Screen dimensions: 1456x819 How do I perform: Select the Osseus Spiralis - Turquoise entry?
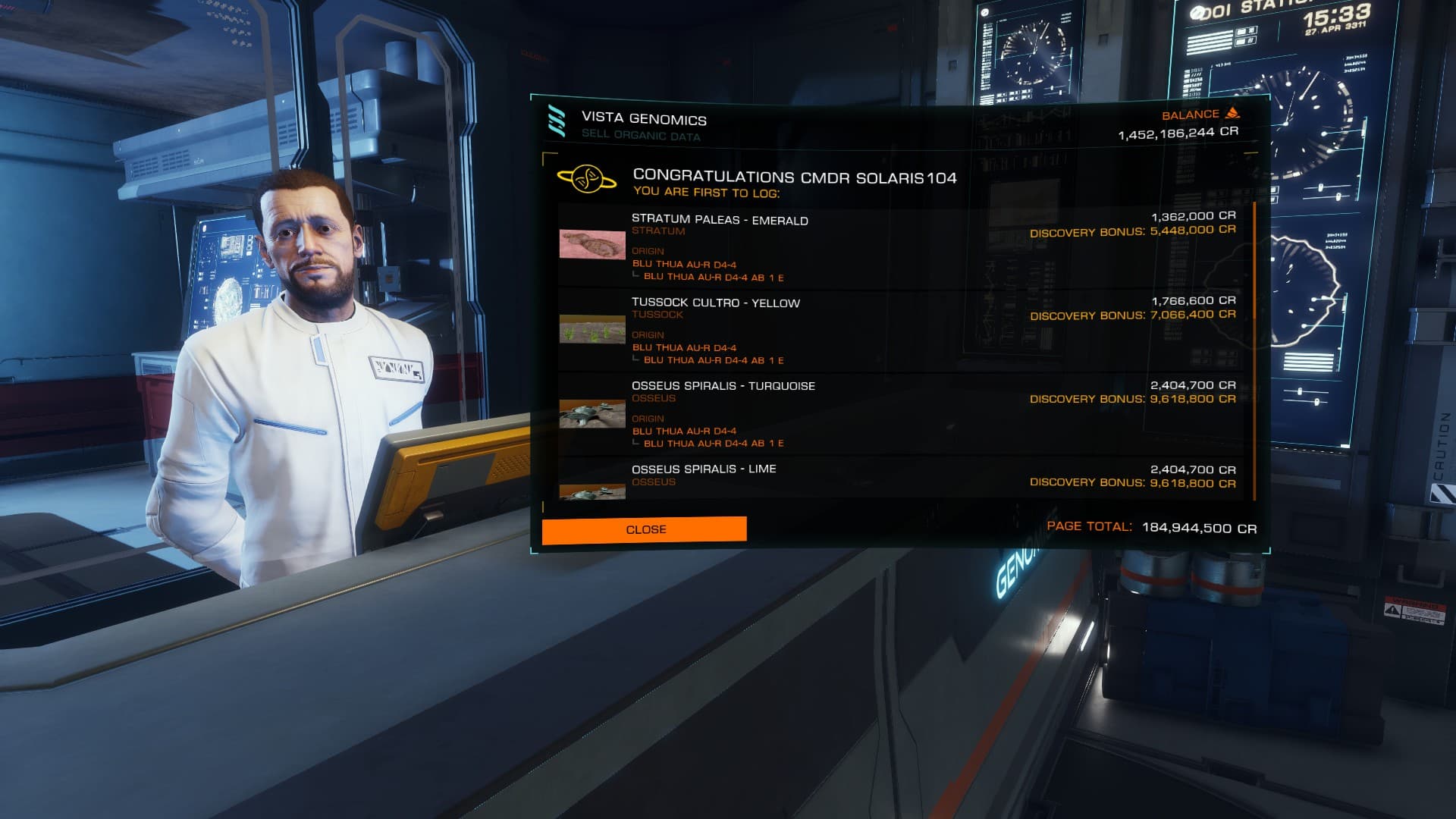(723, 386)
